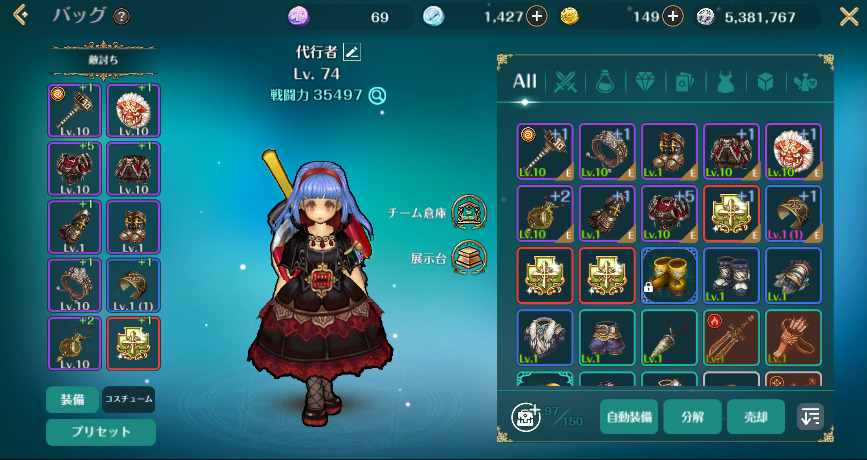Viewport: 867px width, 460px height.
Task: Add more gold coins with plus button
Action: (673, 16)
